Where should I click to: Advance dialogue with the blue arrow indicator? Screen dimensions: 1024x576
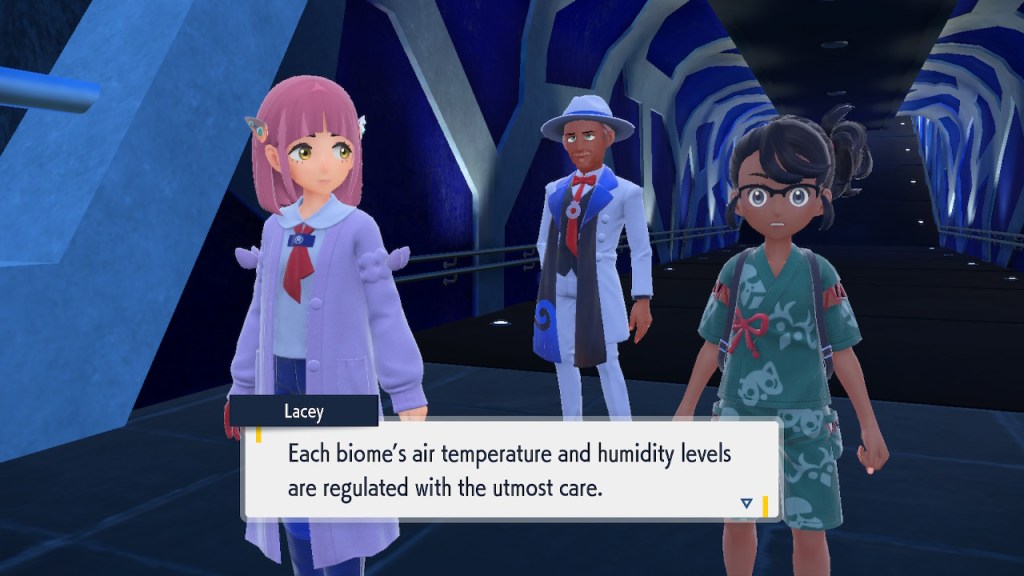[x=746, y=503]
